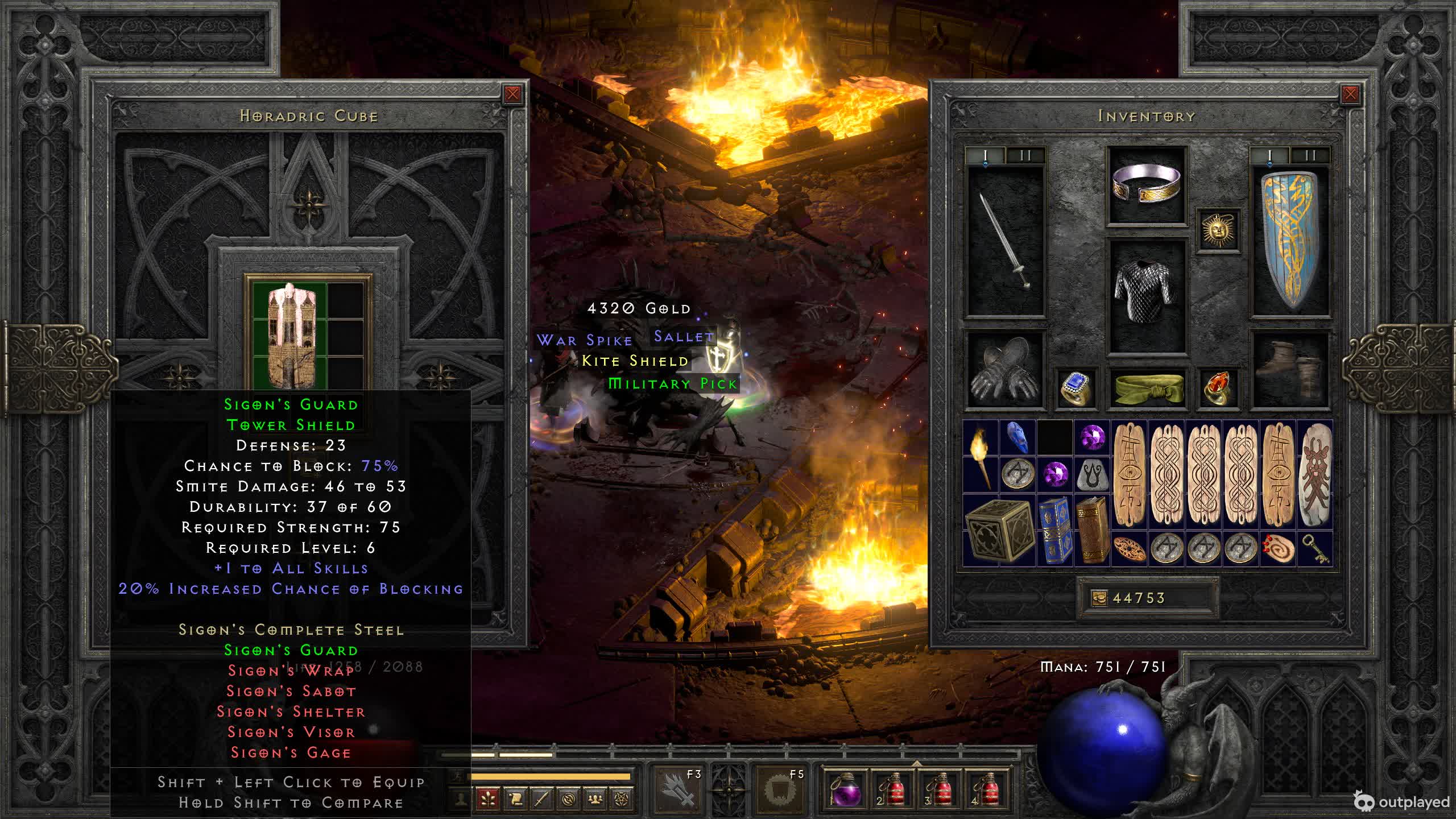Viewport: 1456px width, 819px height.
Task: Open the skill tree menu button
Action: (488, 800)
